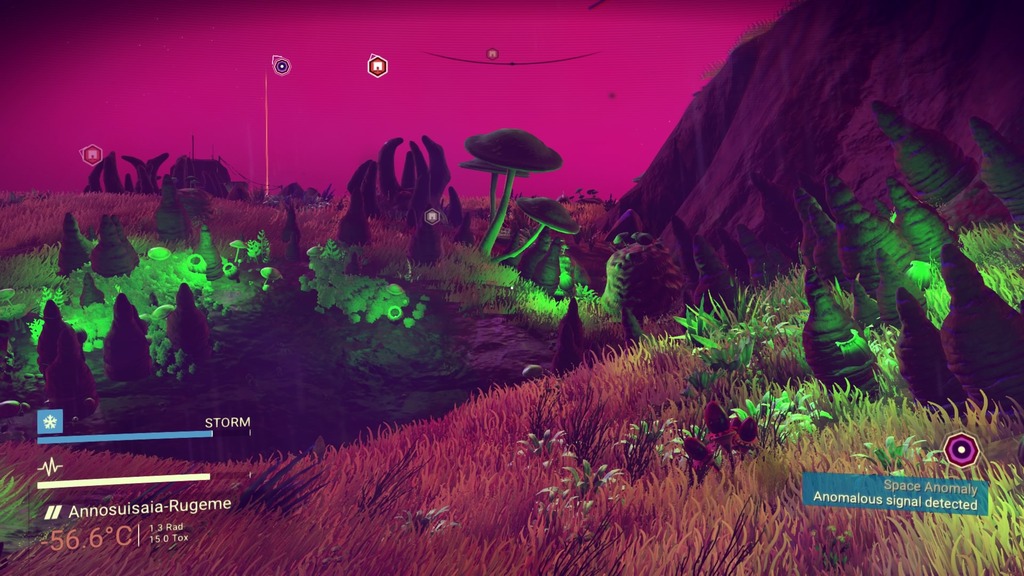
Task: Open the Anomalous signal detected notification
Action: 894,496
